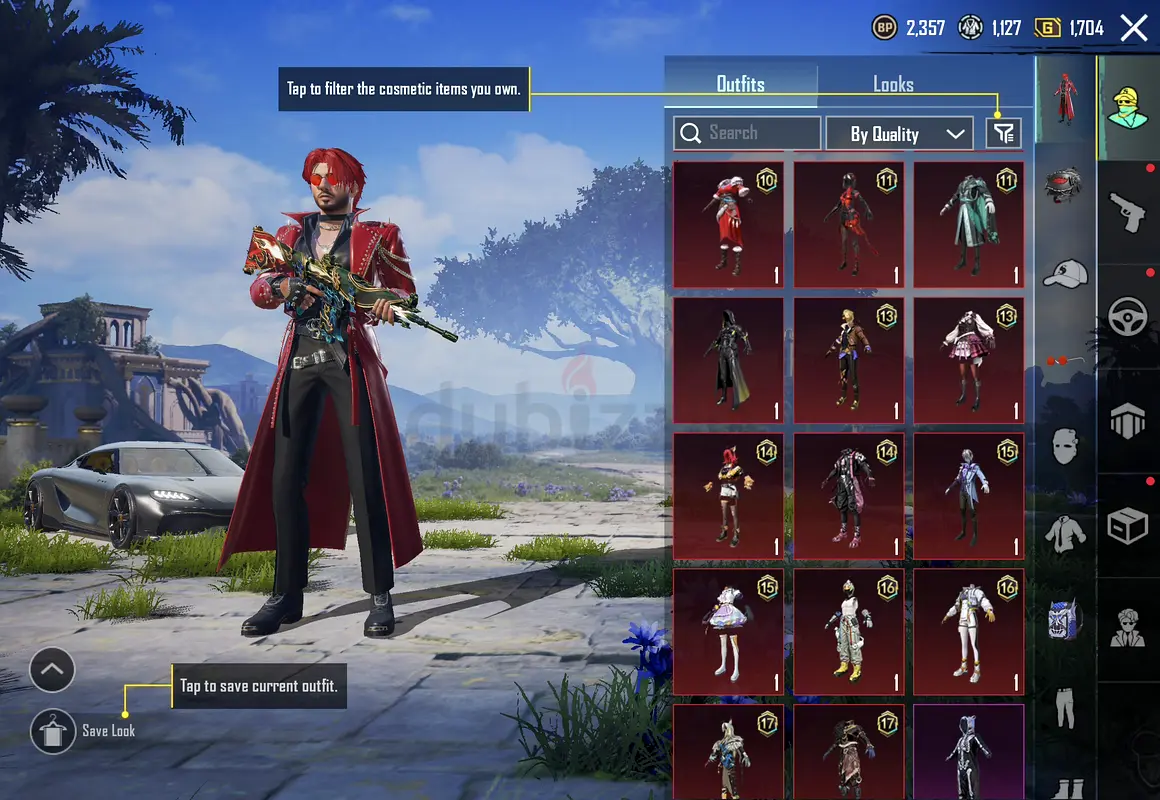The height and width of the screenshot is (800, 1160).
Task: Open the supply crate box category
Action: pyautogui.click(x=1128, y=525)
